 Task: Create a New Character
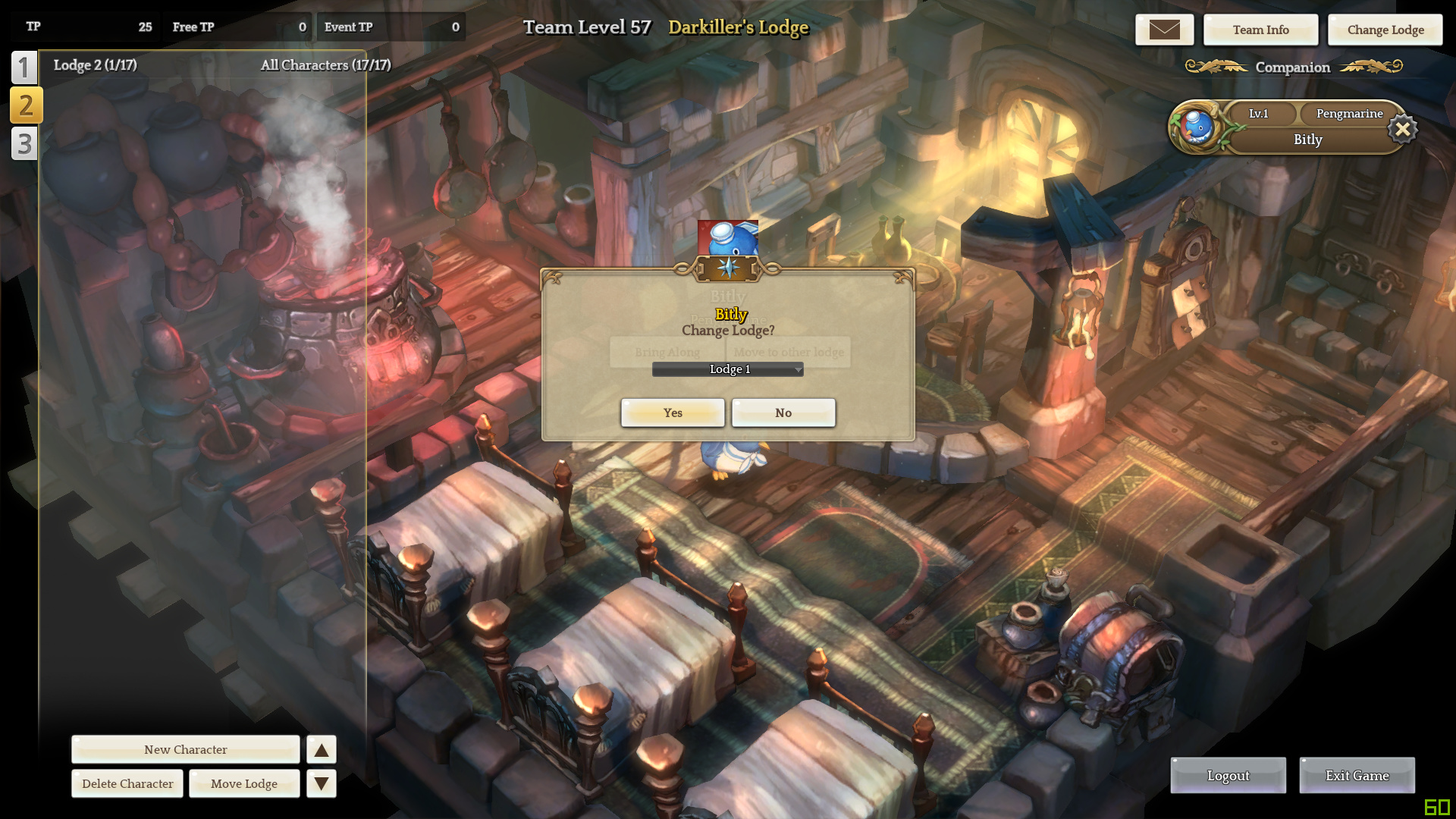click(x=186, y=749)
